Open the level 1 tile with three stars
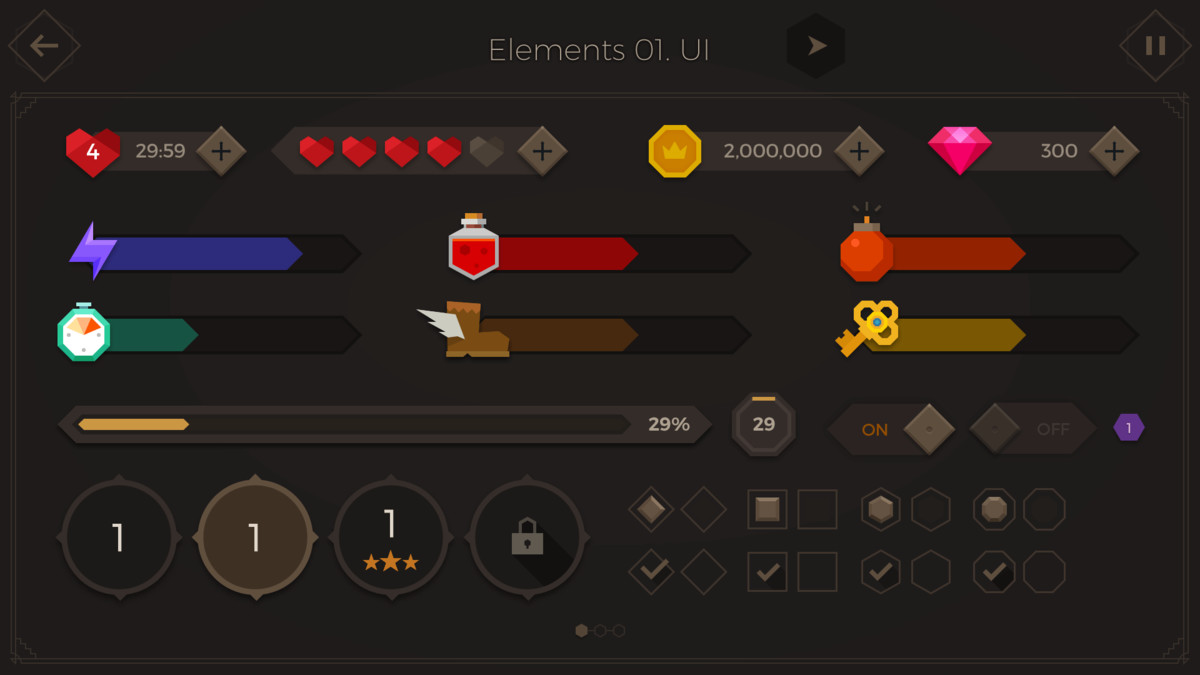 390,538
